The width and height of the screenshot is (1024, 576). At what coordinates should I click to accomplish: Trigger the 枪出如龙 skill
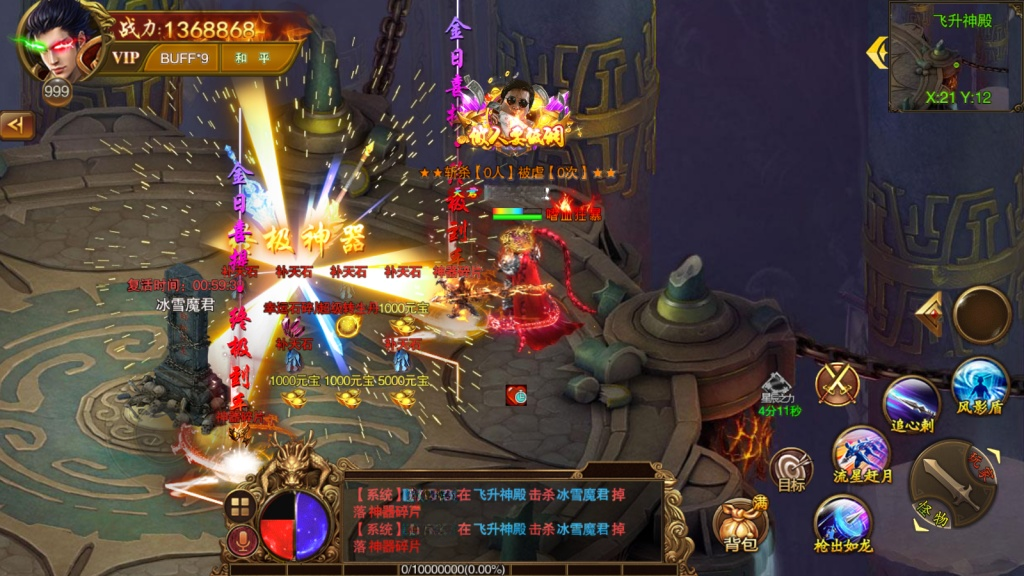[x=842, y=521]
